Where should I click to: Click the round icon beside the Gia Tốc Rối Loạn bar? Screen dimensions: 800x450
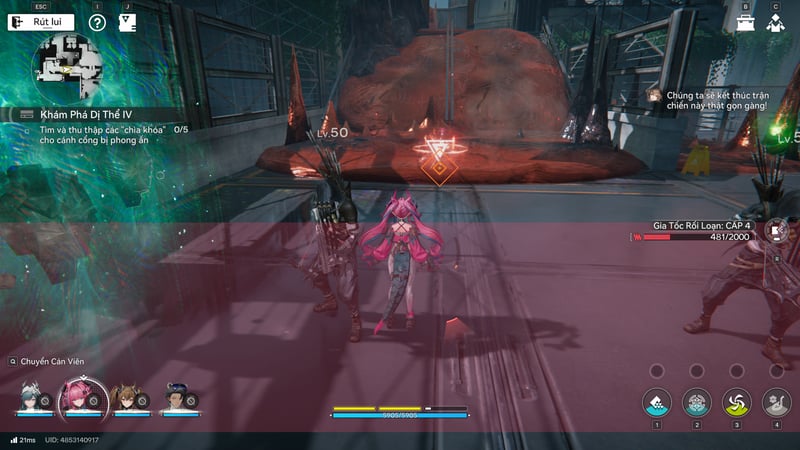pyautogui.click(x=776, y=230)
